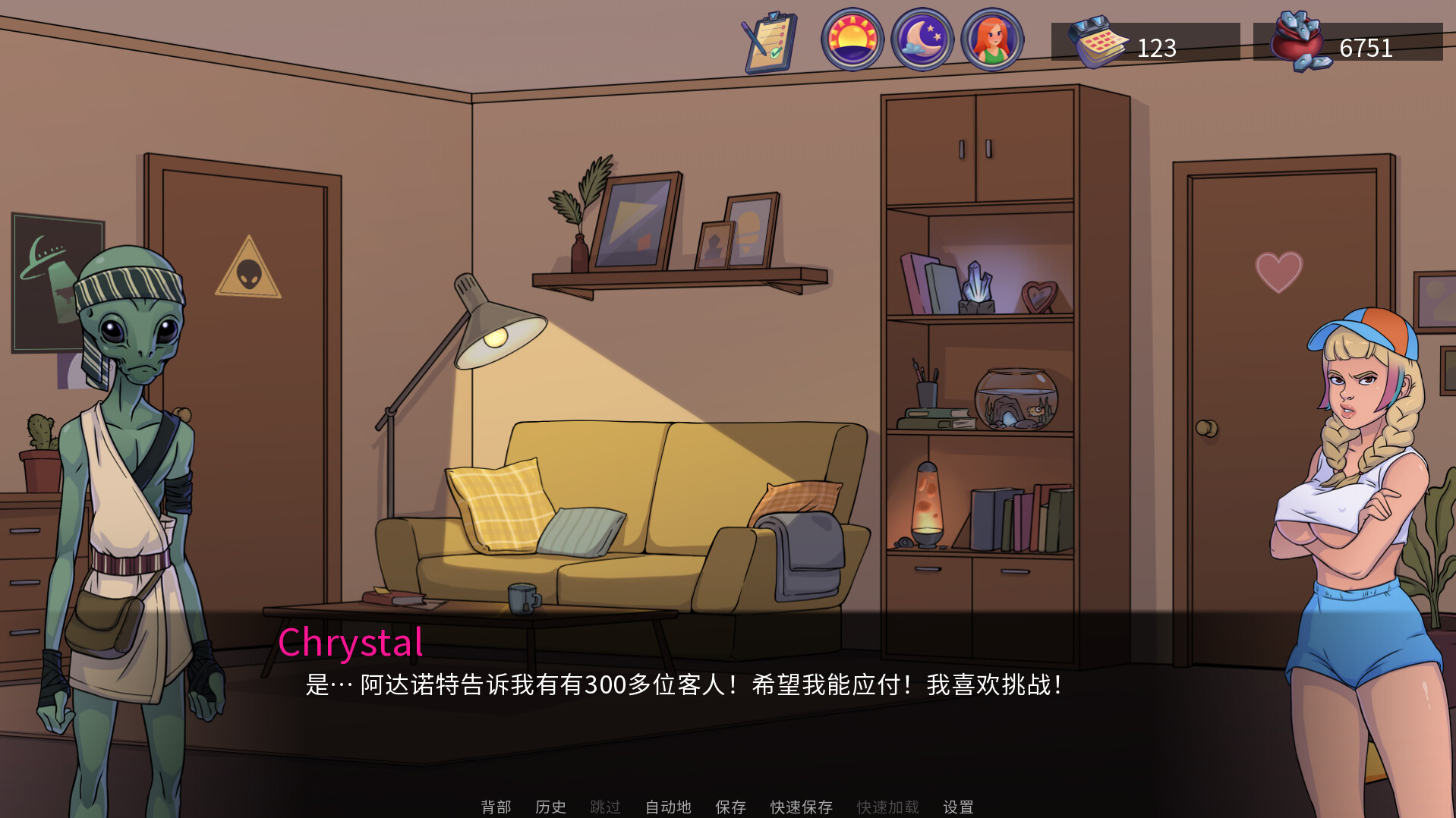Click 保存 to save the game
The height and width of the screenshot is (818, 1456).
(730, 807)
